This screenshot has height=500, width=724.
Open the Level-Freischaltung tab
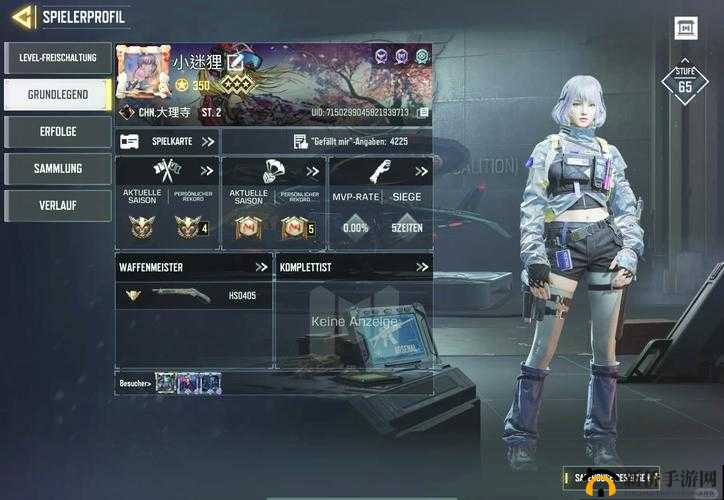57,58
